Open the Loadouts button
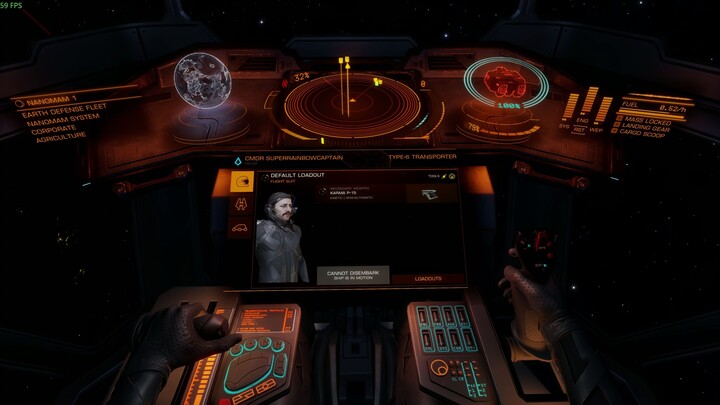The width and height of the screenshot is (720, 405). pyautogui.click(x=427, y=279)
